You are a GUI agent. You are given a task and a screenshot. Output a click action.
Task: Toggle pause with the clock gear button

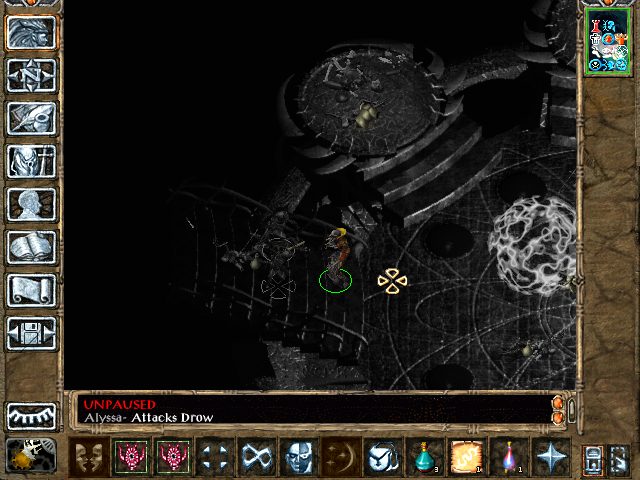coord(29,455)
